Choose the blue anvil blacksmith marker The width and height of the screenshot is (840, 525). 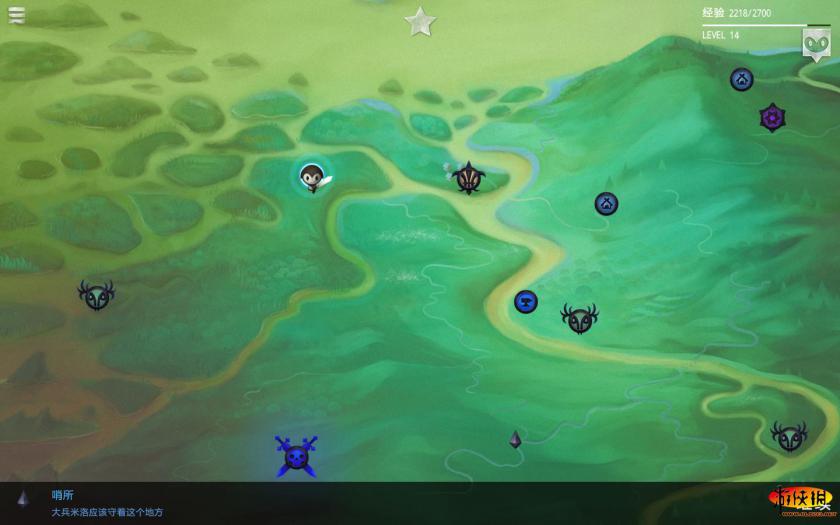[526, 301]
